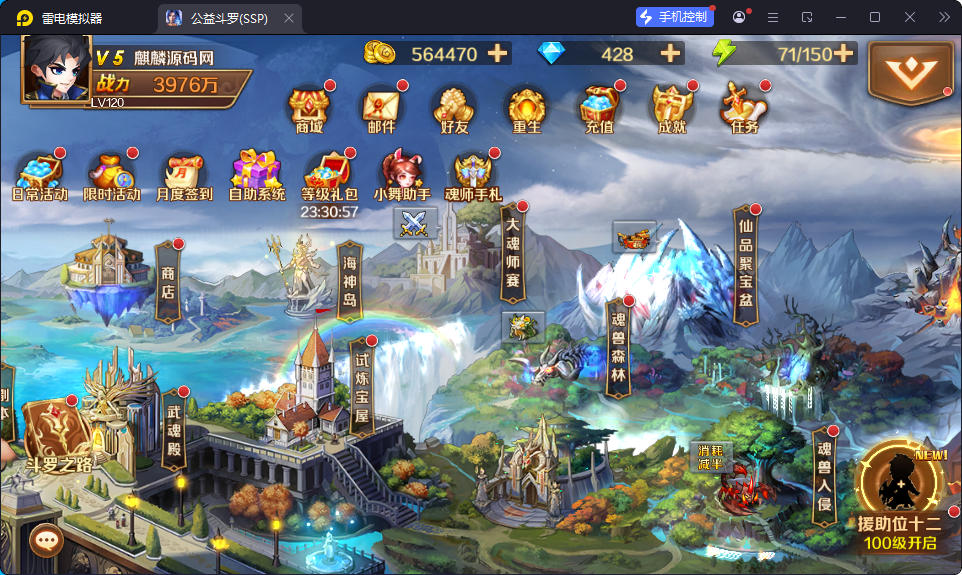Screen dimensions: 962x575
Task: Open the 自助系统 self-service gift icon
Action: pos(257,177)
